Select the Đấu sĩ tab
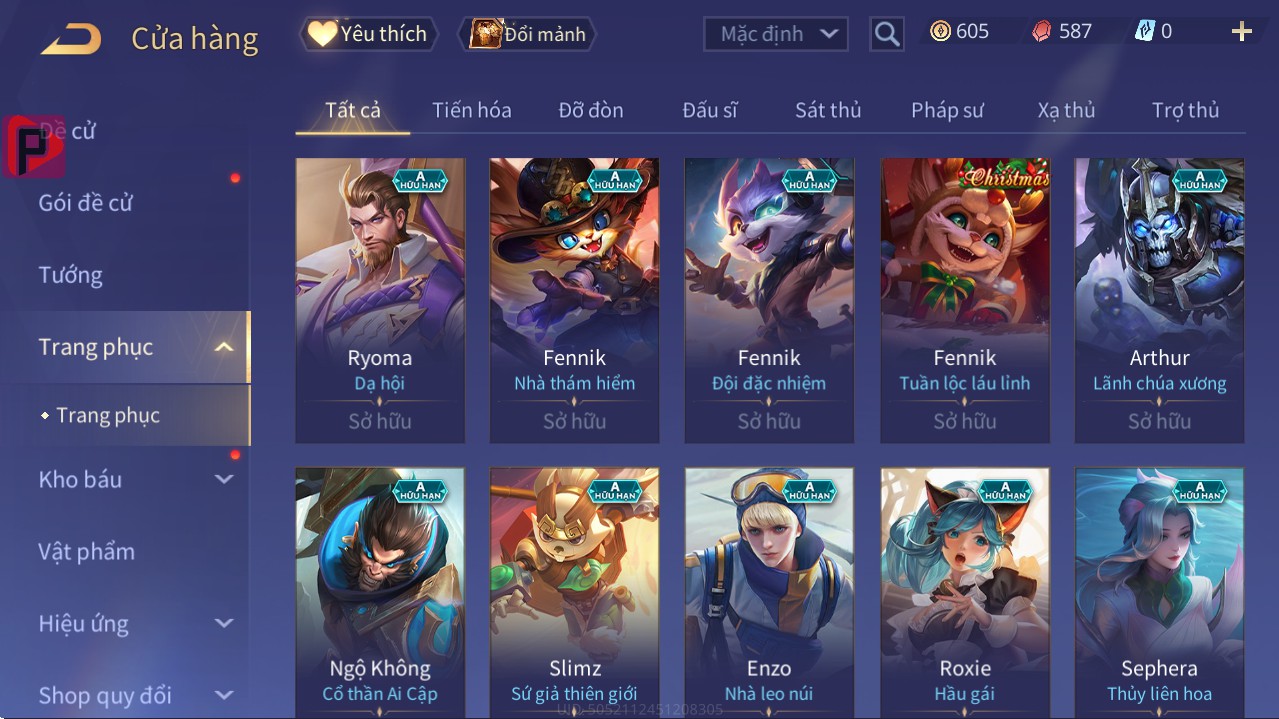 point(709,110)
